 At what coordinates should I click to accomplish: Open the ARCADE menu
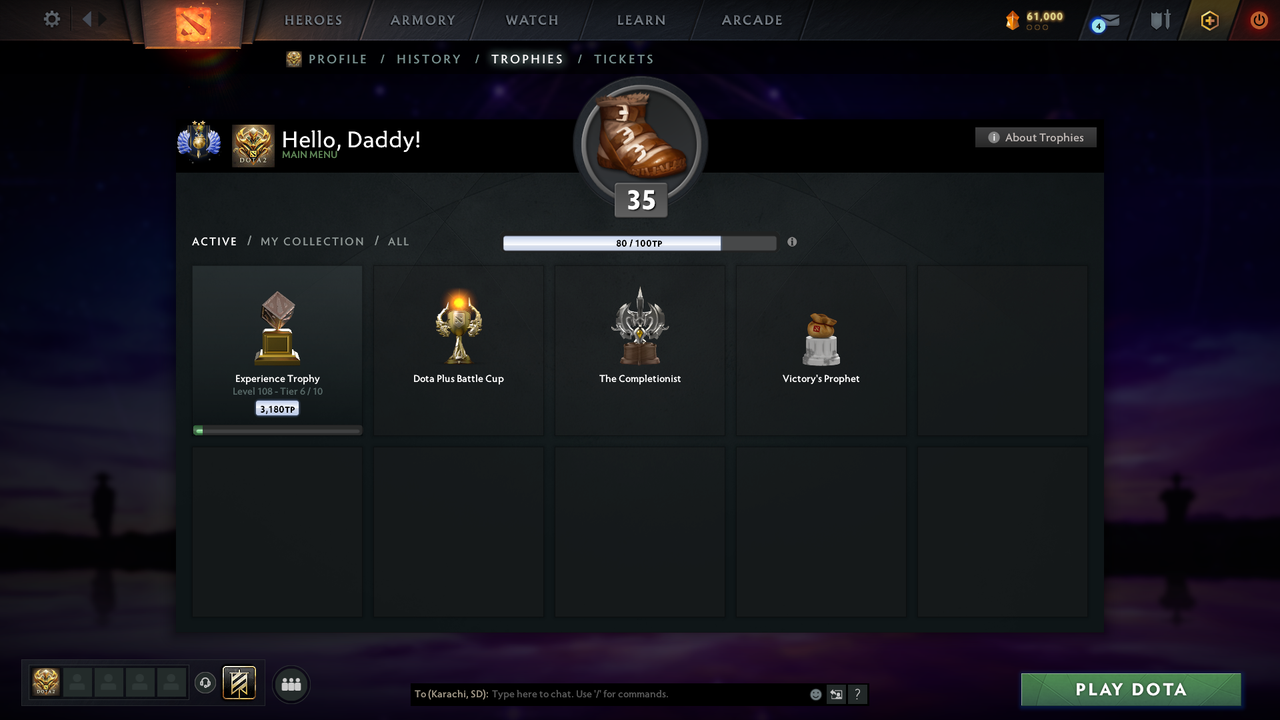click(751, 20)
